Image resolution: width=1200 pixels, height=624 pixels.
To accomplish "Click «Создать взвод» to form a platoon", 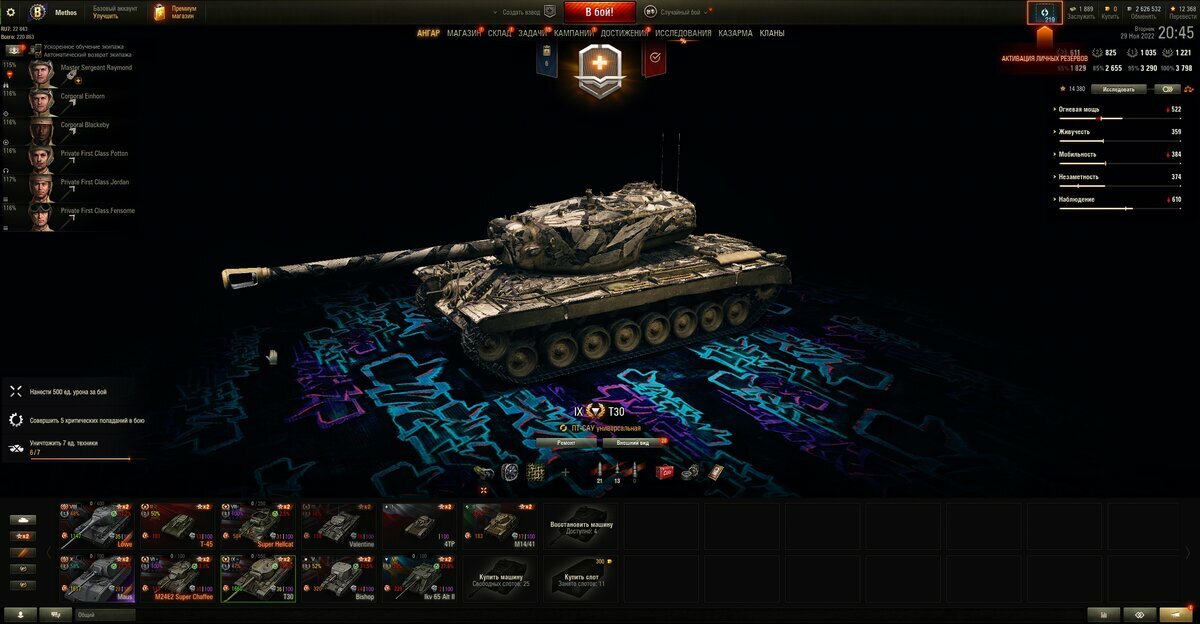I will [x=527, y=12].
